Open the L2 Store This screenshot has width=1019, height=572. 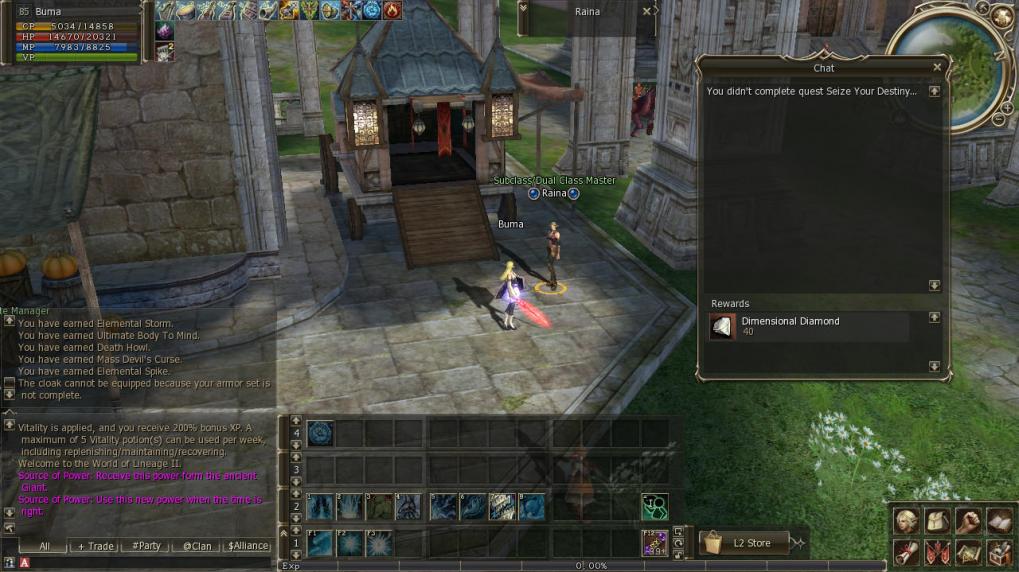click(x=744, y=543)
